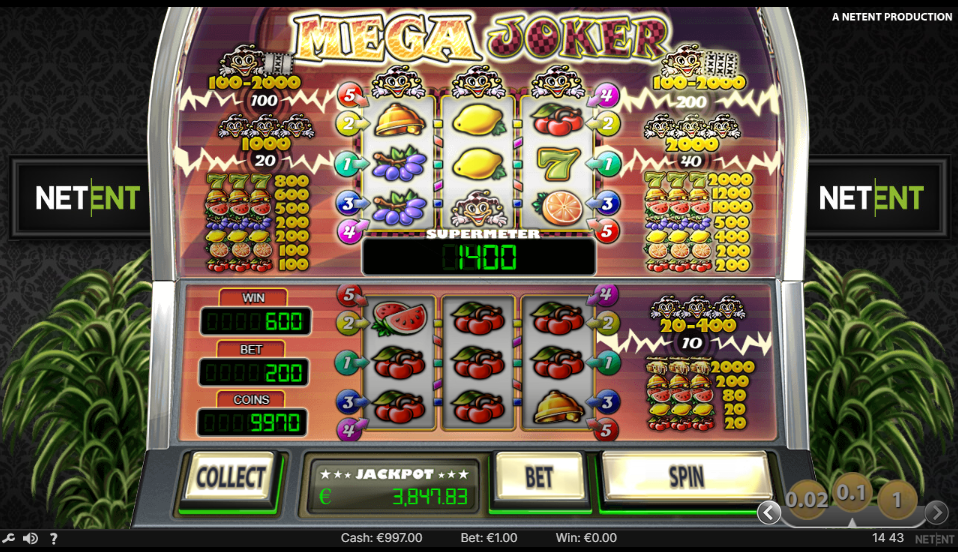
Task: Collect the supermeter winnings
Action: (x=230, y=477)
